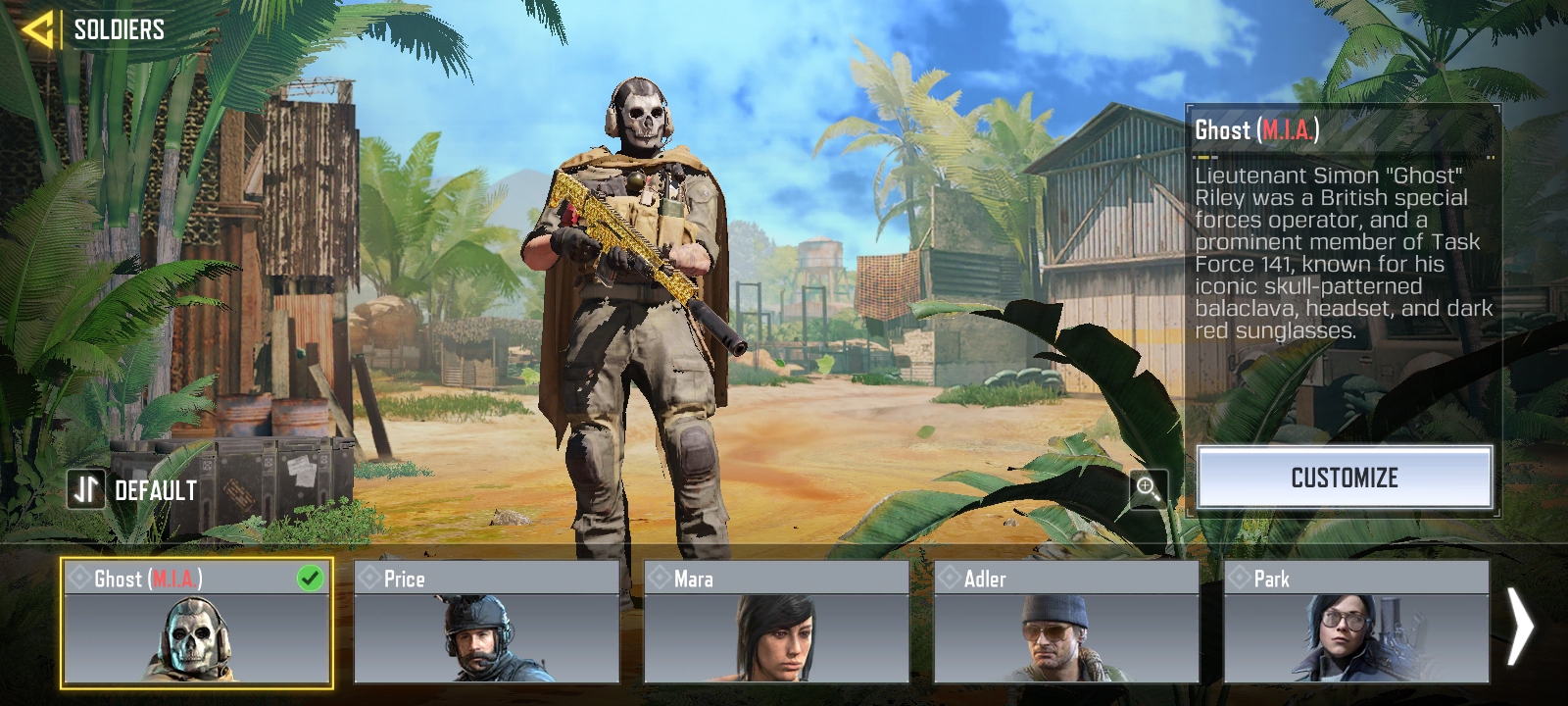This screenshot has width=1568, height=706.
Task: Click the diamond icon on Mara's card
Action: (x=661, y=579)
